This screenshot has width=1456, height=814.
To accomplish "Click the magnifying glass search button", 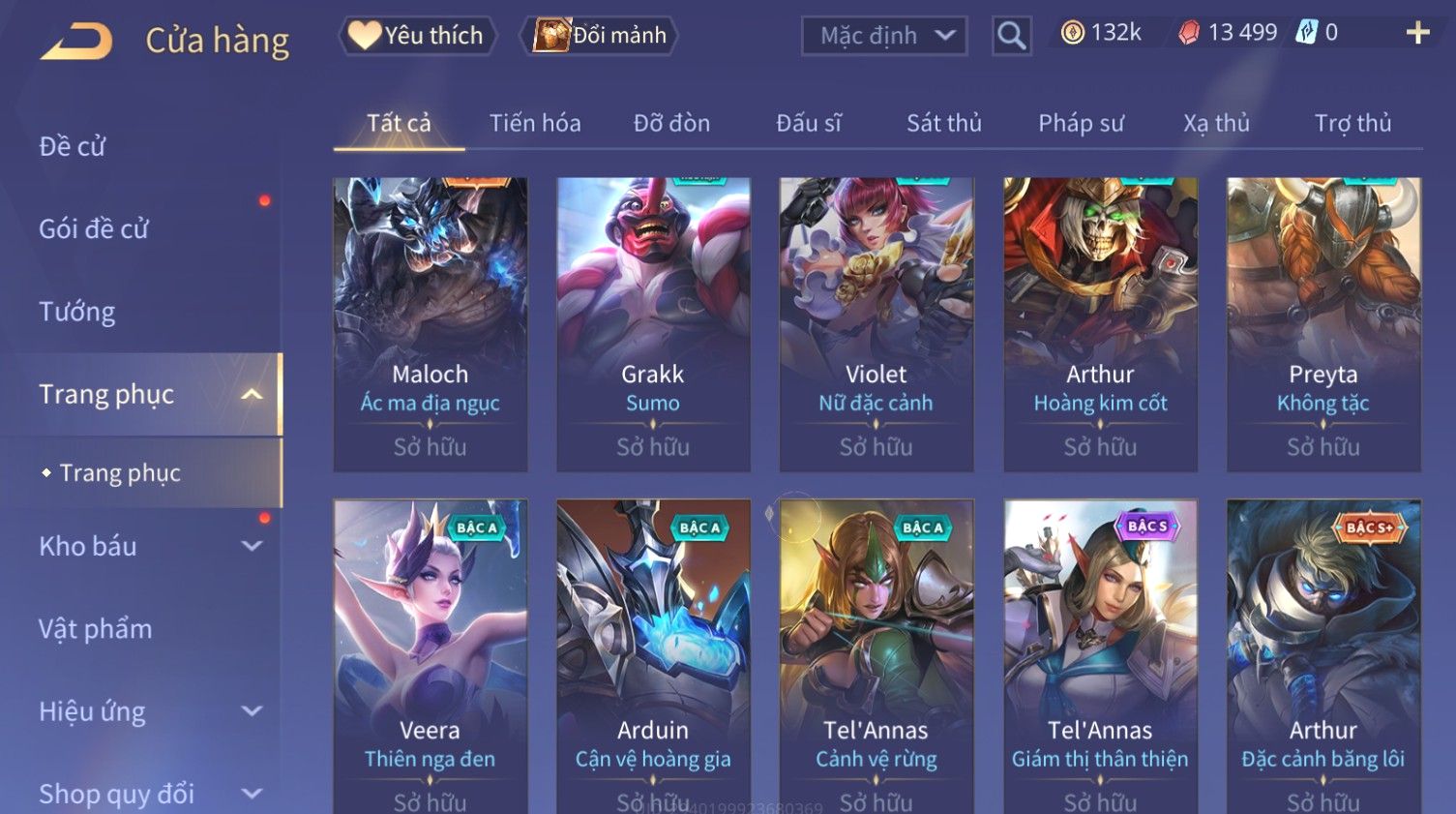I will click(x=1011, y=36).
